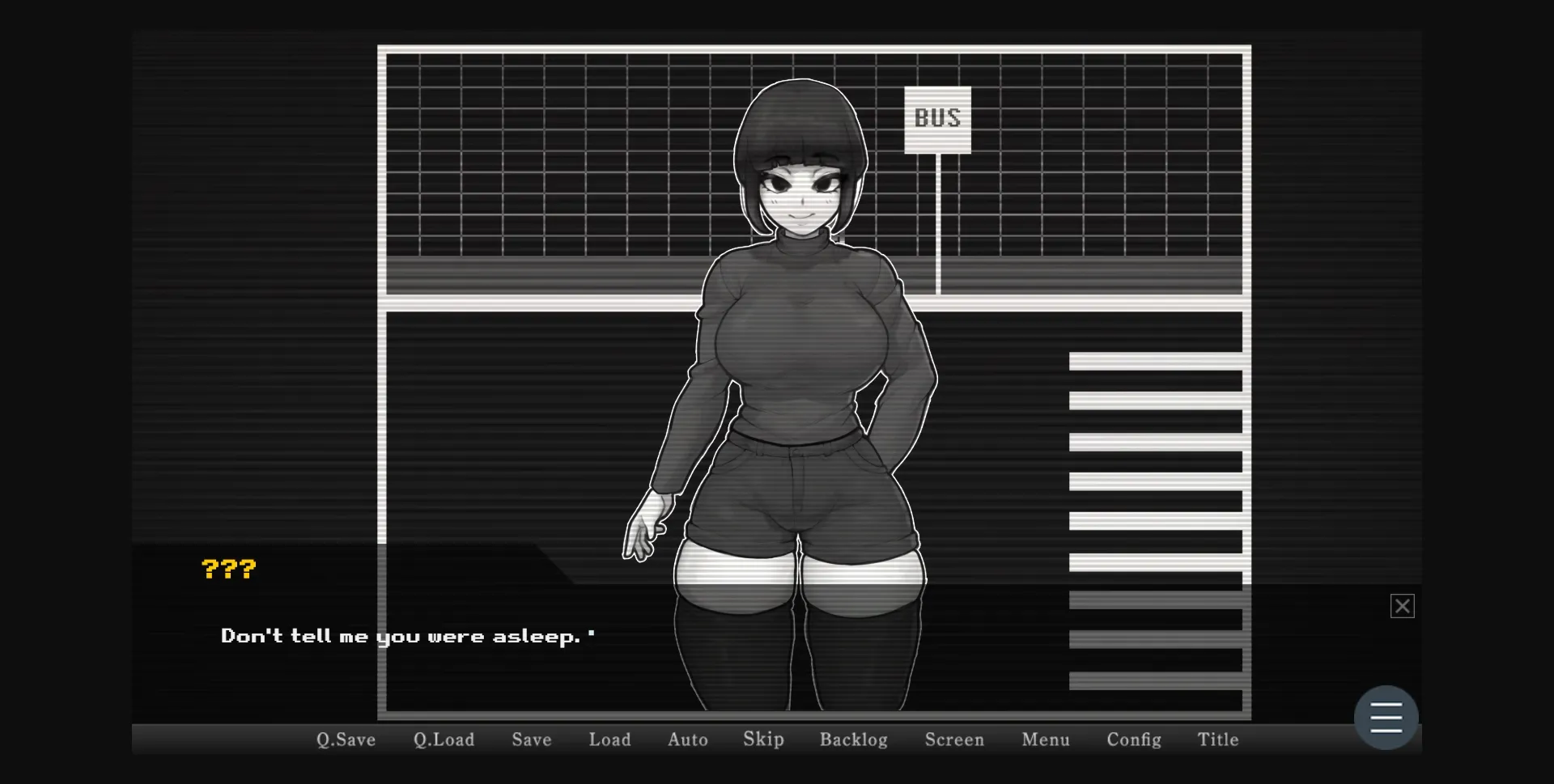1554x784 pixels.
Task: Click Q.Save to quick save
Action: click(345, 739)
